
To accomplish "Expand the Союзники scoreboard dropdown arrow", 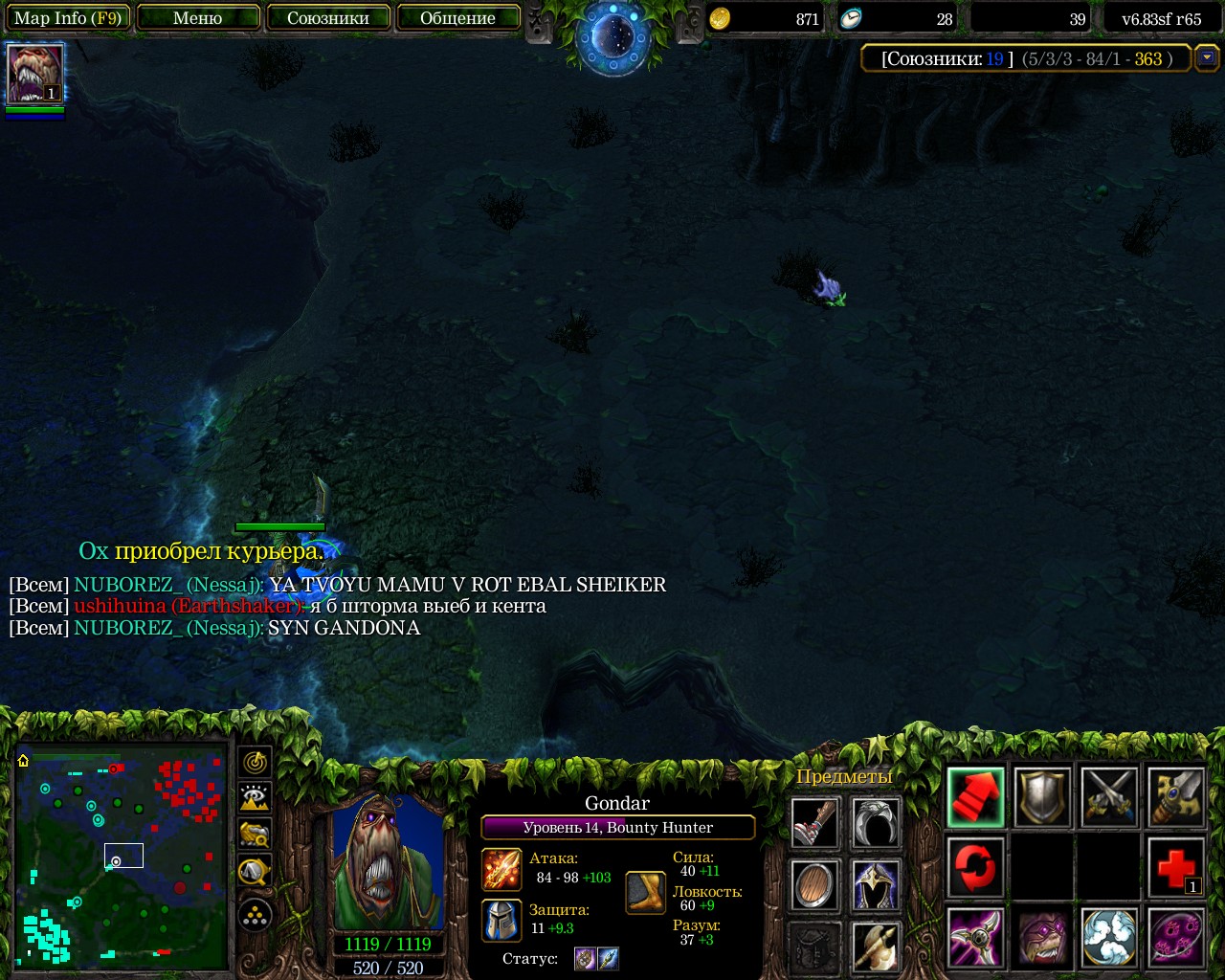I will [x=1207, y=58].
